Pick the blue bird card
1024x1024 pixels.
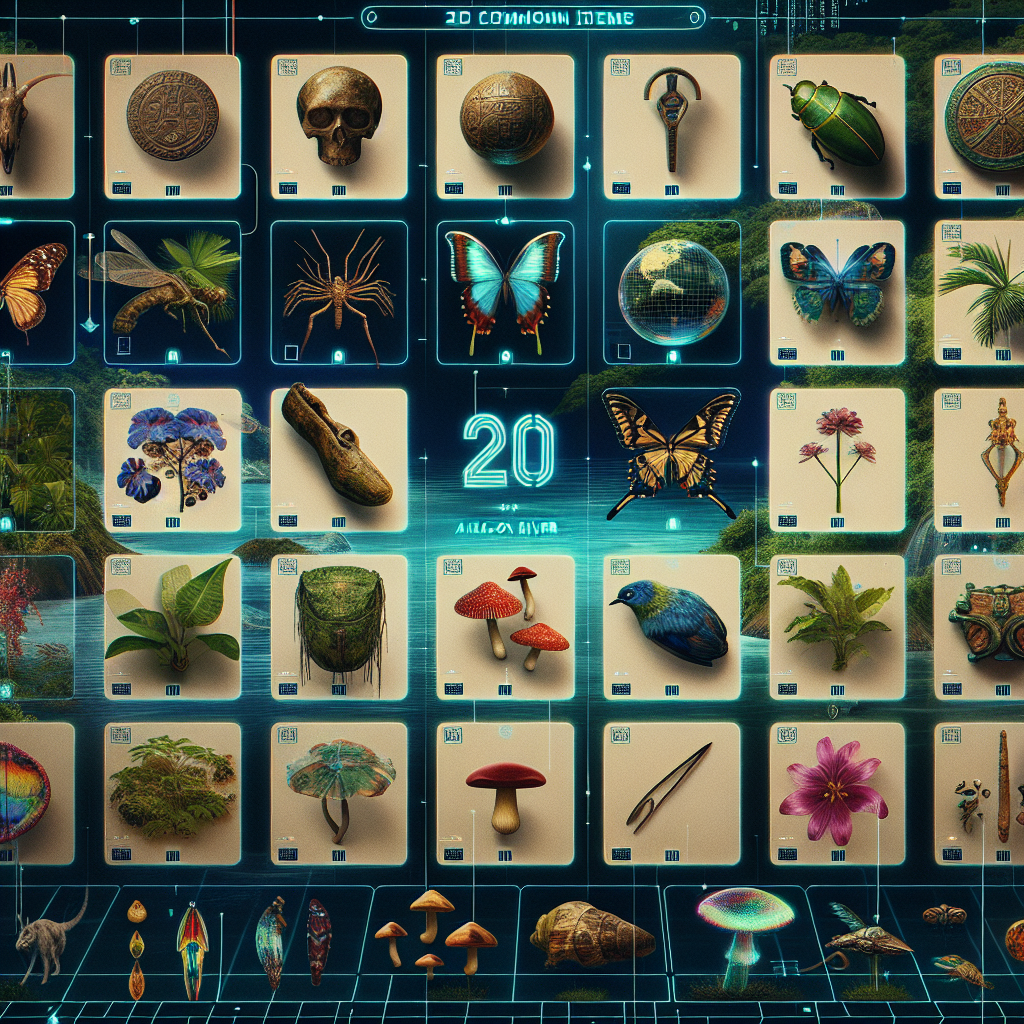click(671, 625)
